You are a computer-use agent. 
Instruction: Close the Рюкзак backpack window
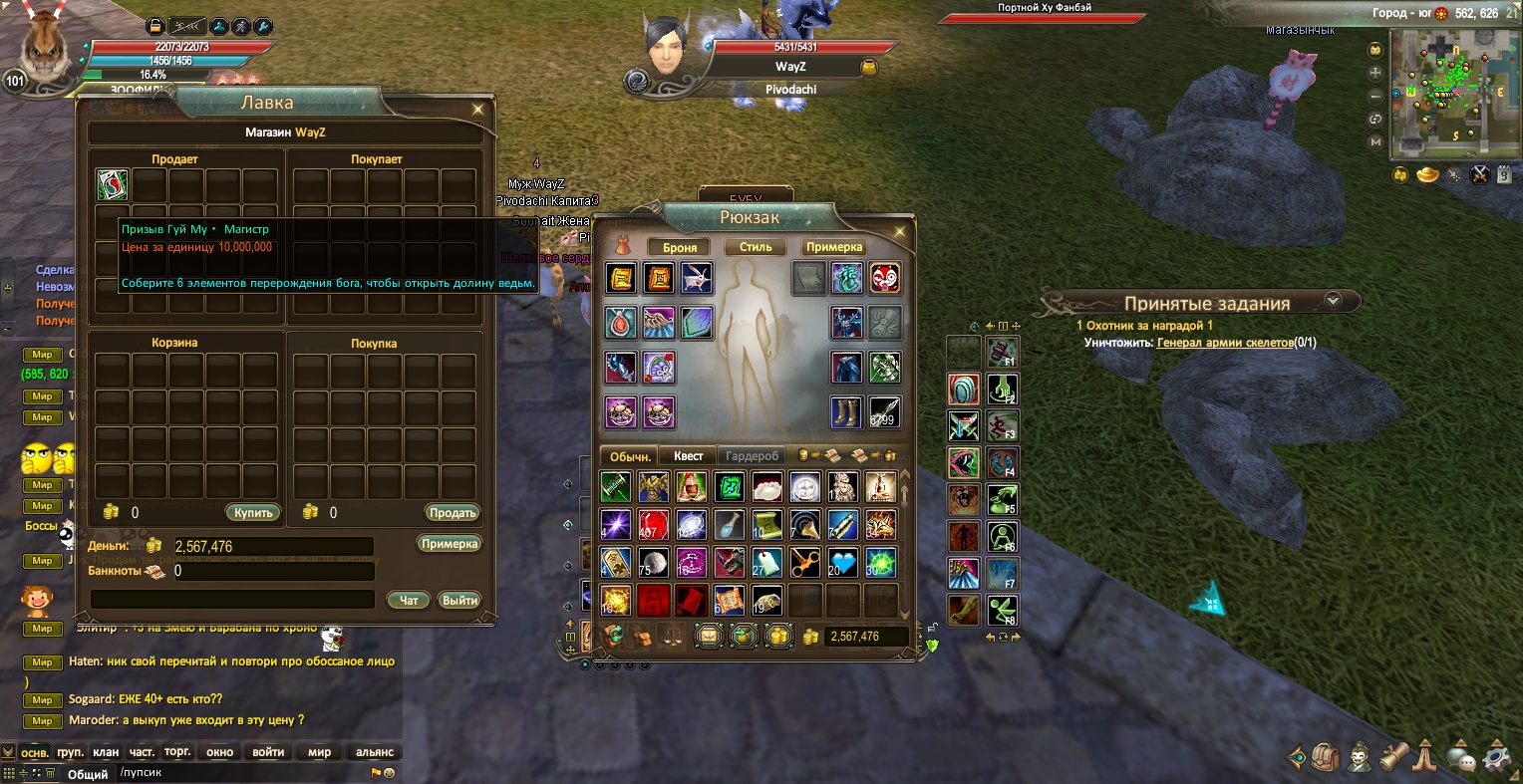899,232
